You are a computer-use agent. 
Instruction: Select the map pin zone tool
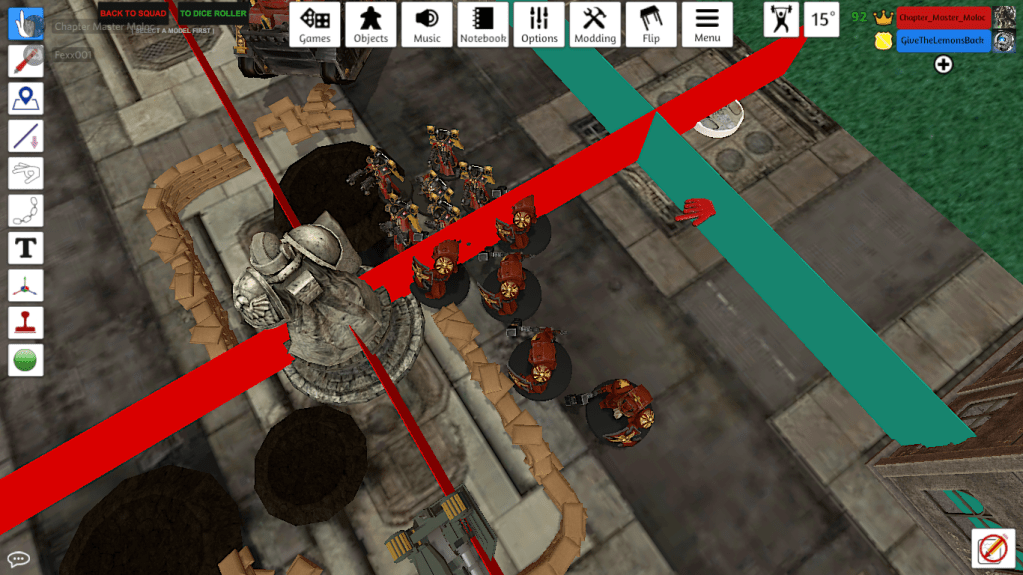[x=26, y=98]
